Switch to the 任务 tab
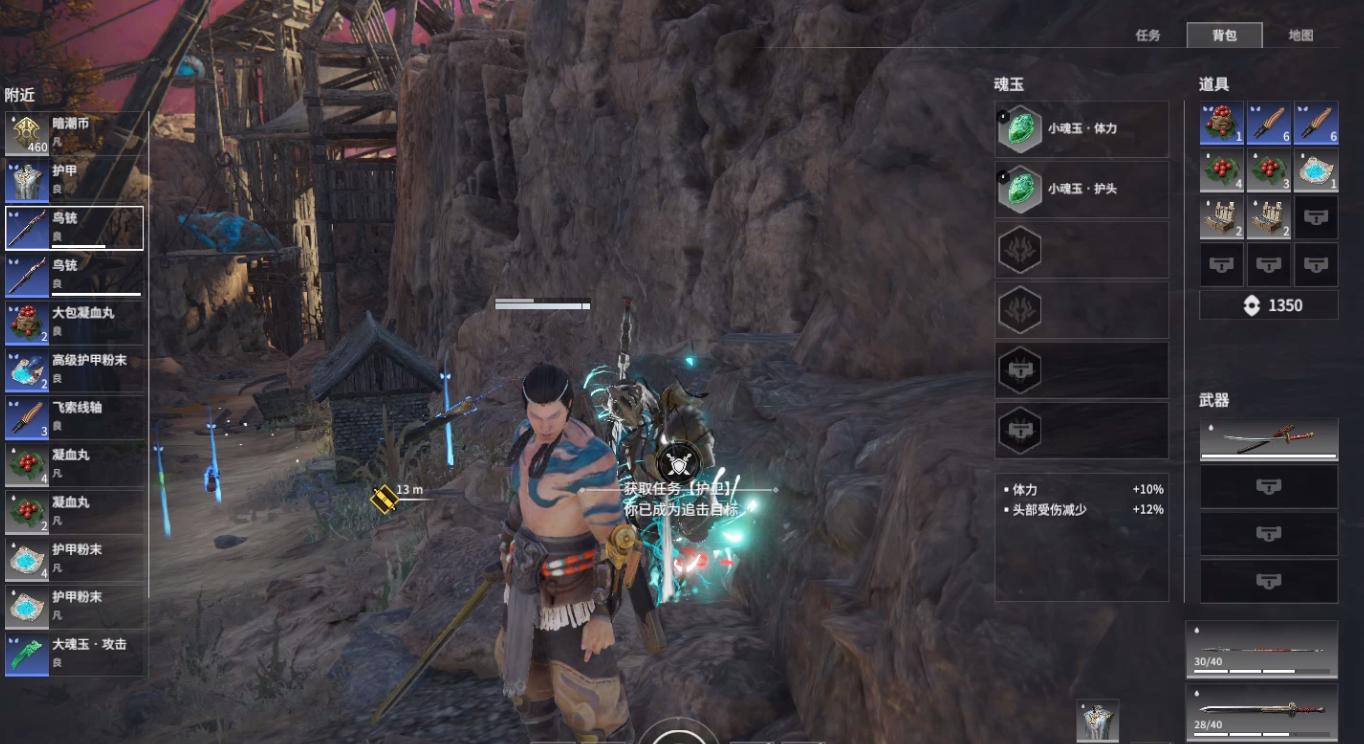This screenshot has height=744, width=1364. [1148, 35]
